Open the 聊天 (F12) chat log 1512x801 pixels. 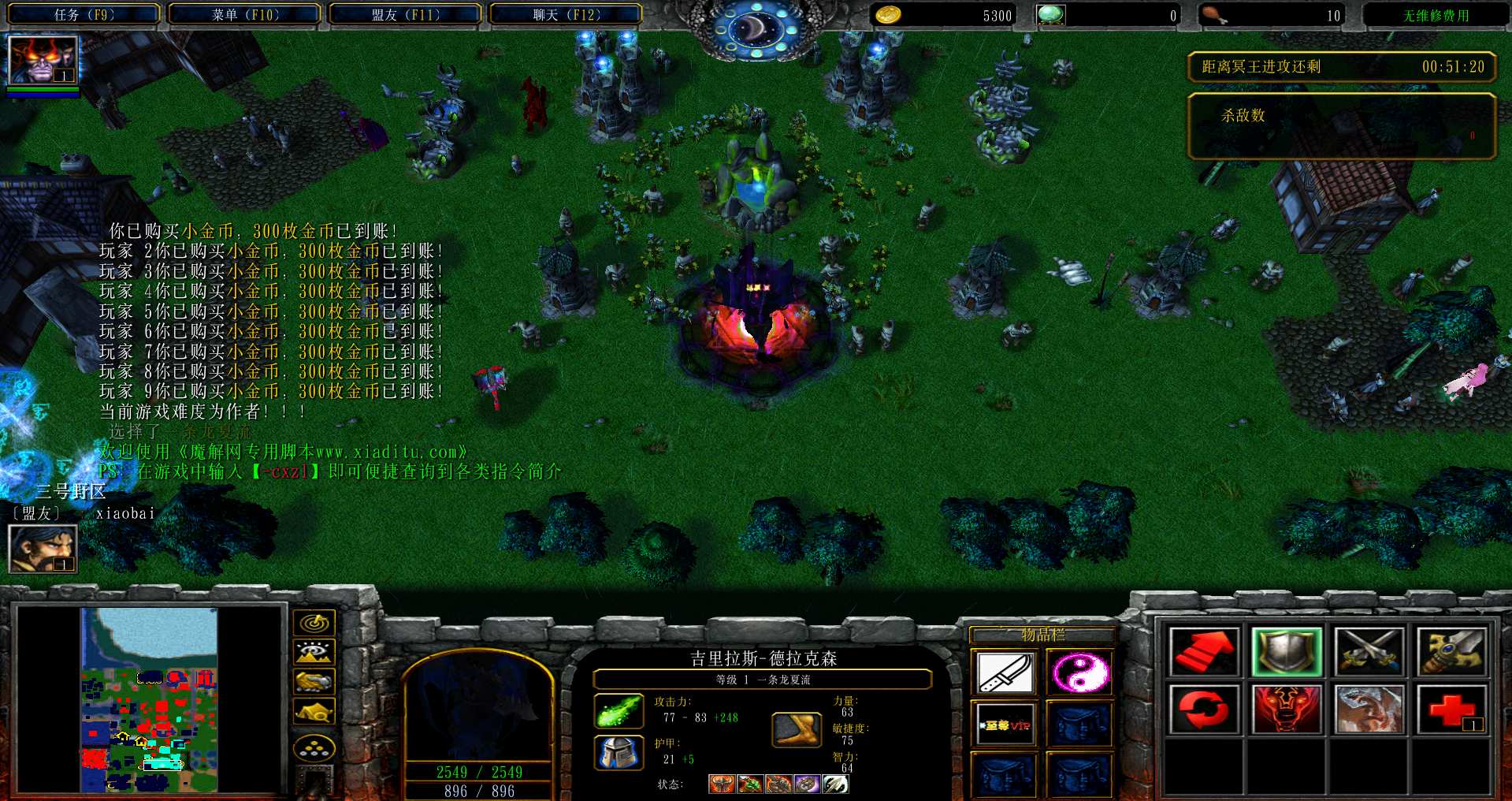[x=566, y=14]
